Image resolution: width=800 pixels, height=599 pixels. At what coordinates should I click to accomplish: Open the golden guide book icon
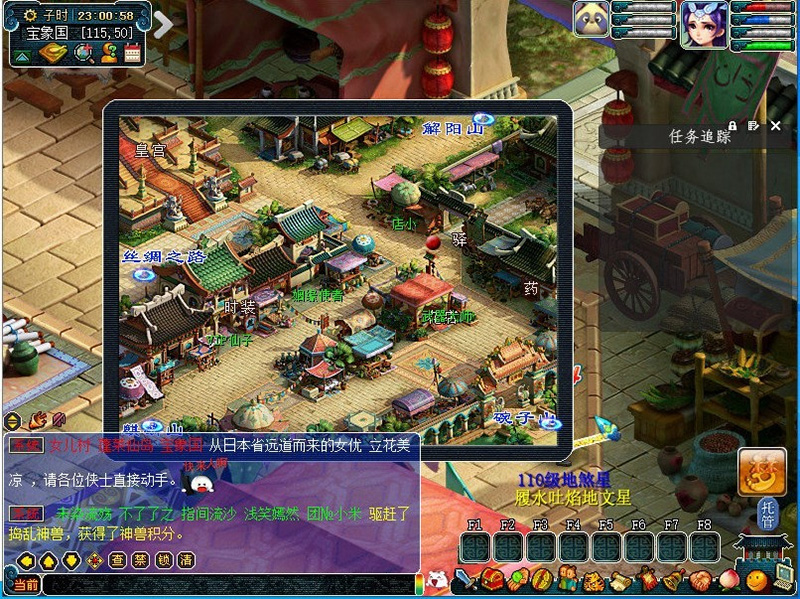coord(52,52)
